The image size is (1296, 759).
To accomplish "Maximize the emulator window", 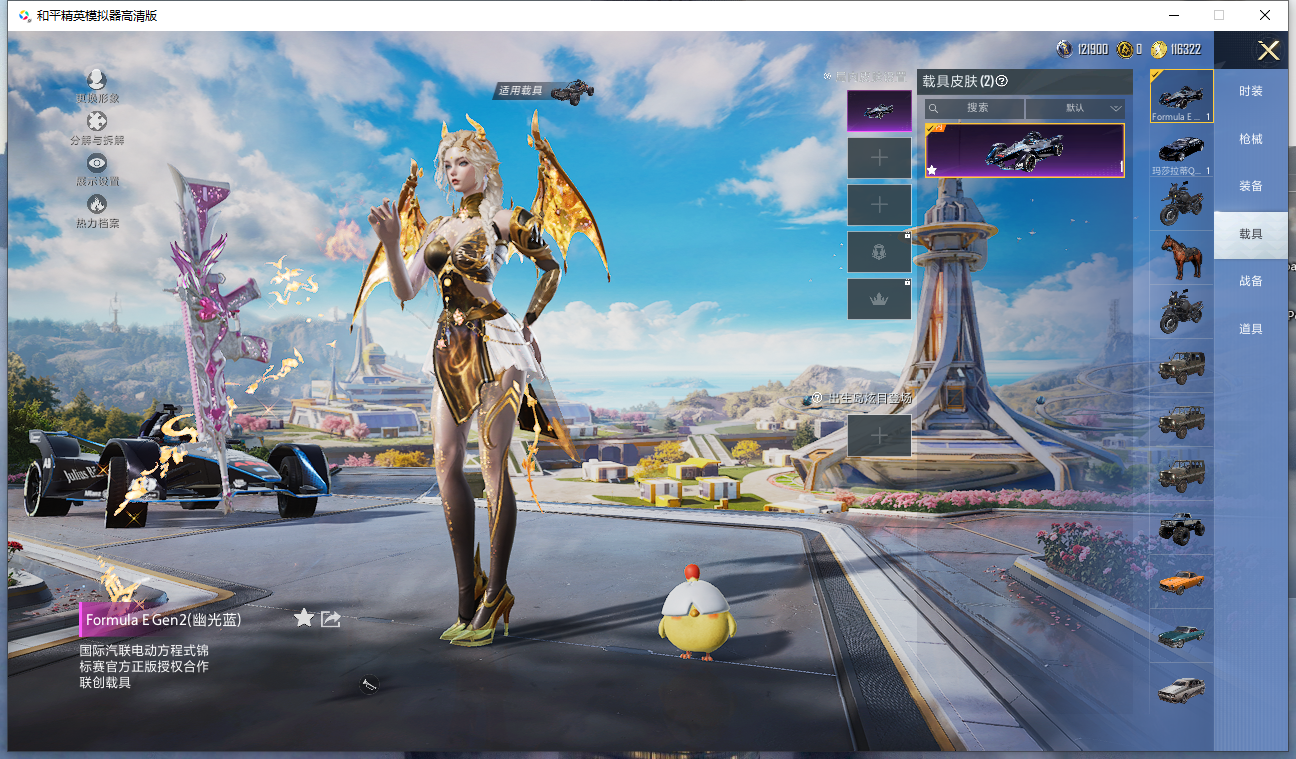I will [x=1219, y=15].
